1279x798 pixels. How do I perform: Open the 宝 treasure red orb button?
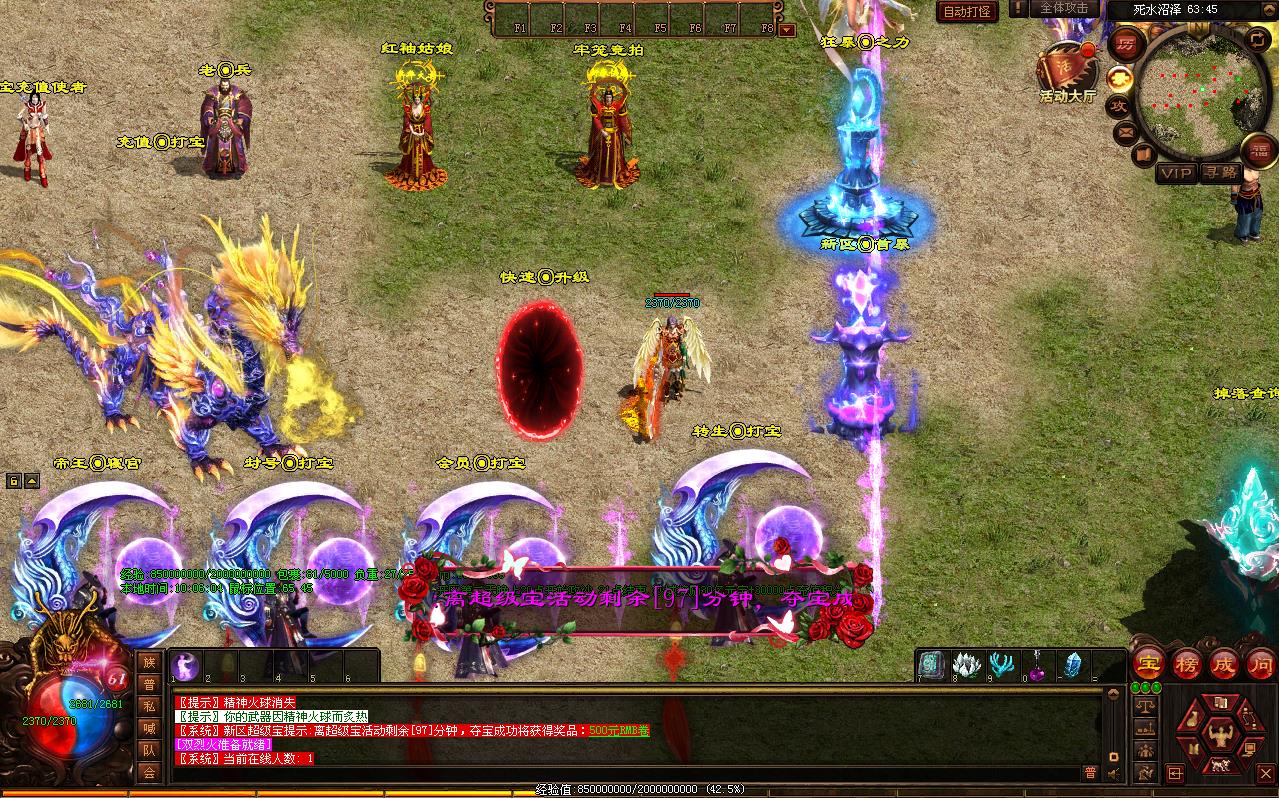pos(1149,664)
